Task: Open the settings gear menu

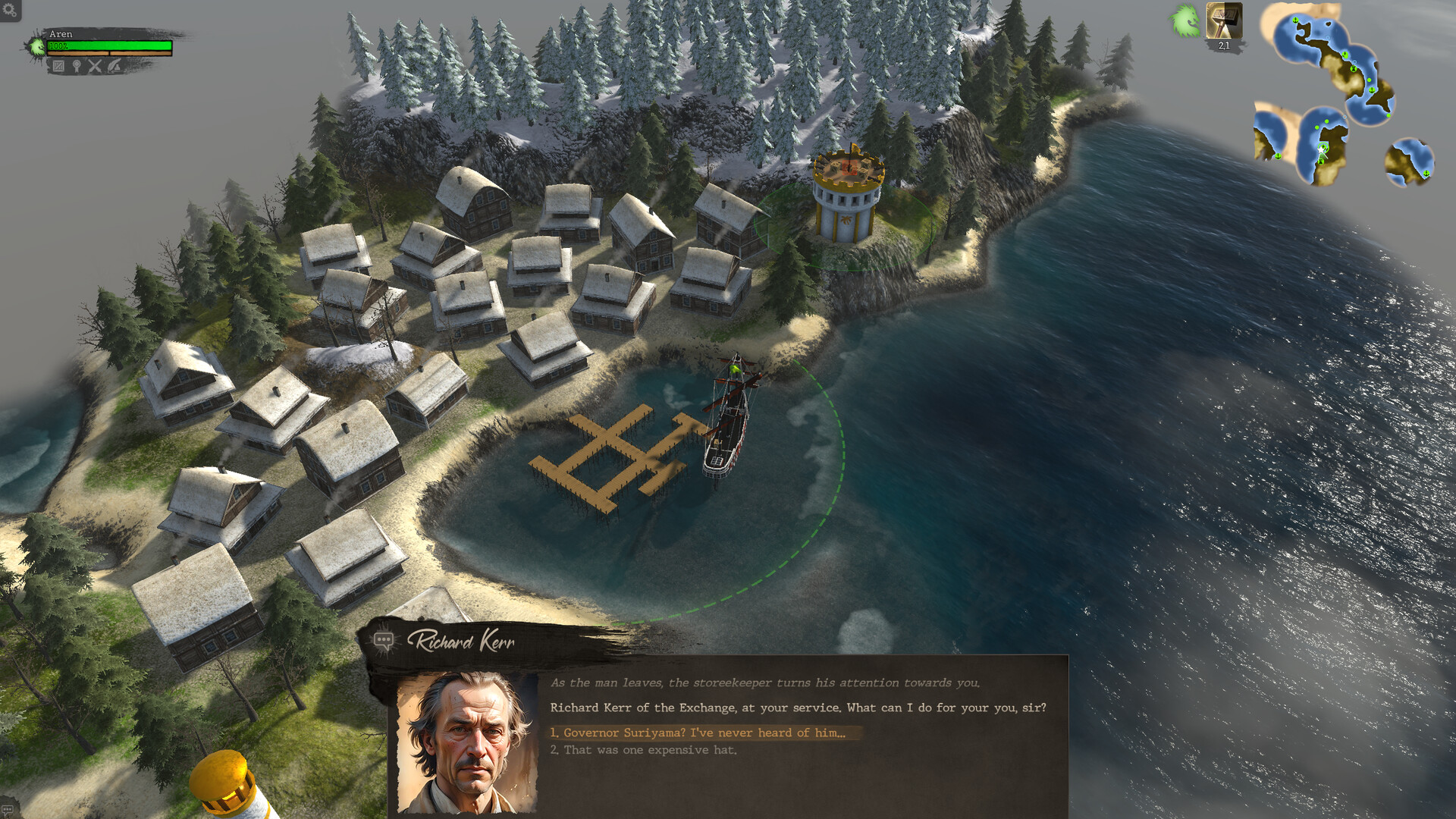Action: click(x=9, y=10)
